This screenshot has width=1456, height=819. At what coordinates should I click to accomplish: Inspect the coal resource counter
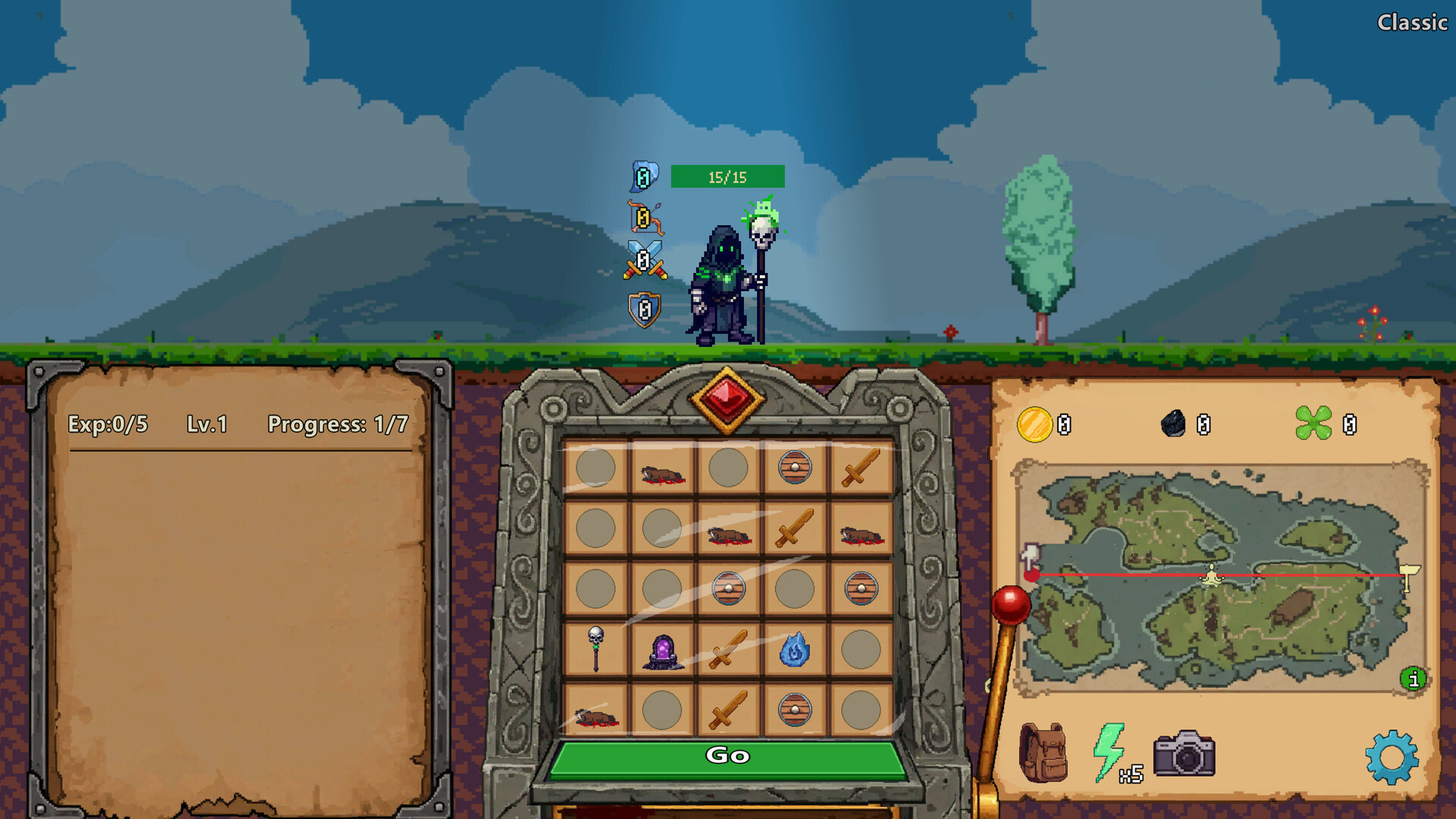1172,425
